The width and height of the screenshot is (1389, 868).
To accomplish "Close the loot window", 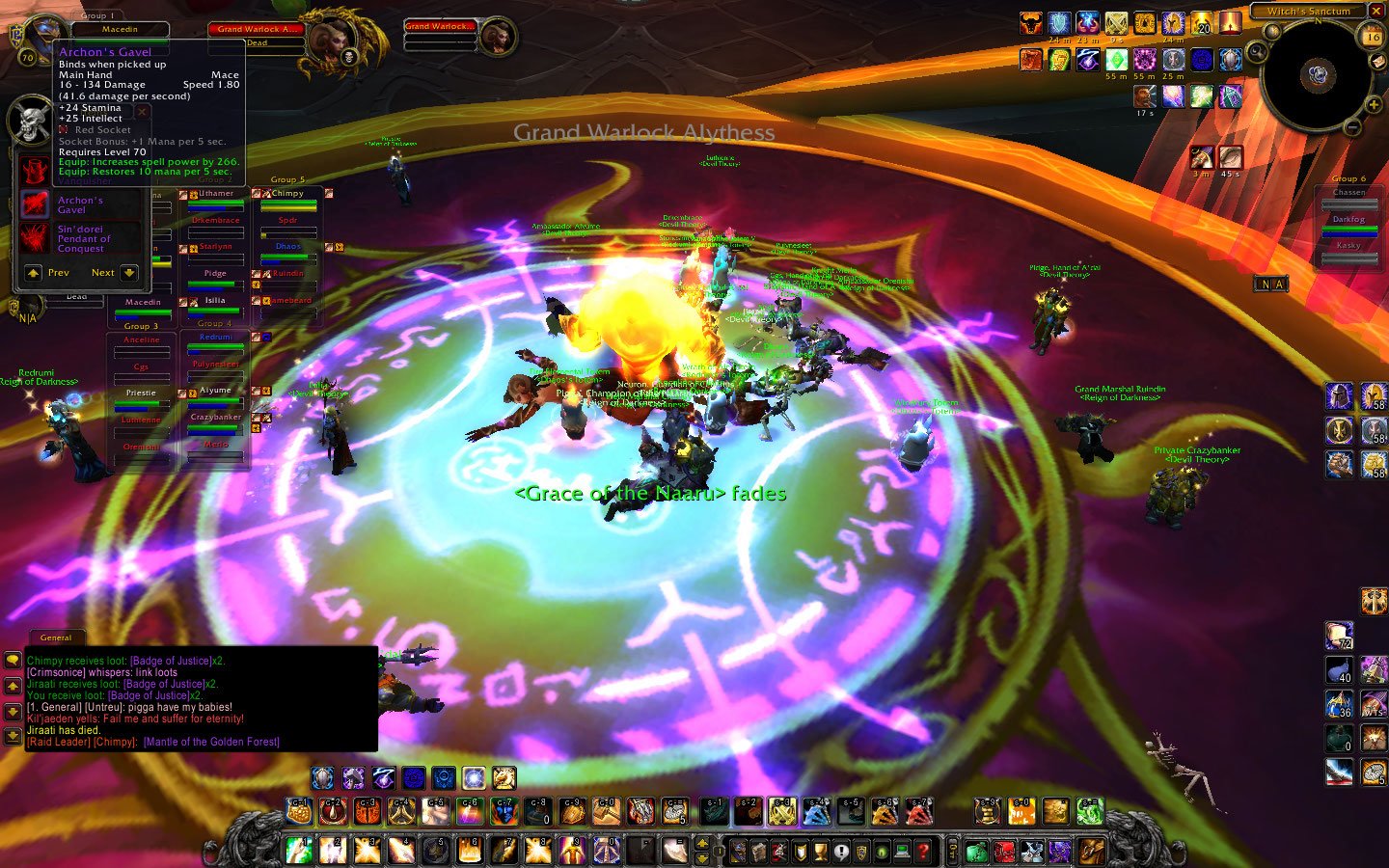I will (x=142, y=112).
